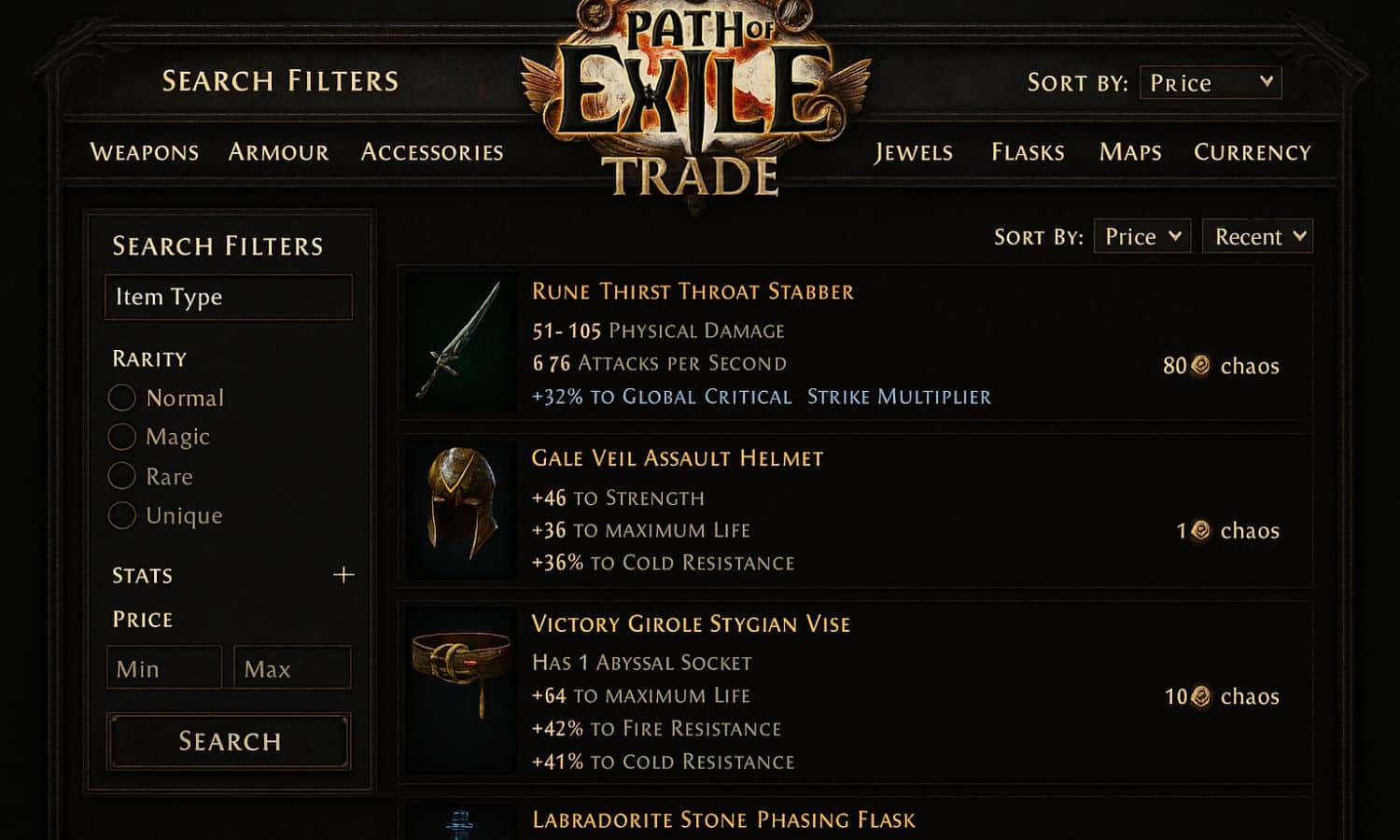Open the Gale Veil Assault Helmet listing
The width and height of the screenshot is (1400, 840).
click(677, 458)
